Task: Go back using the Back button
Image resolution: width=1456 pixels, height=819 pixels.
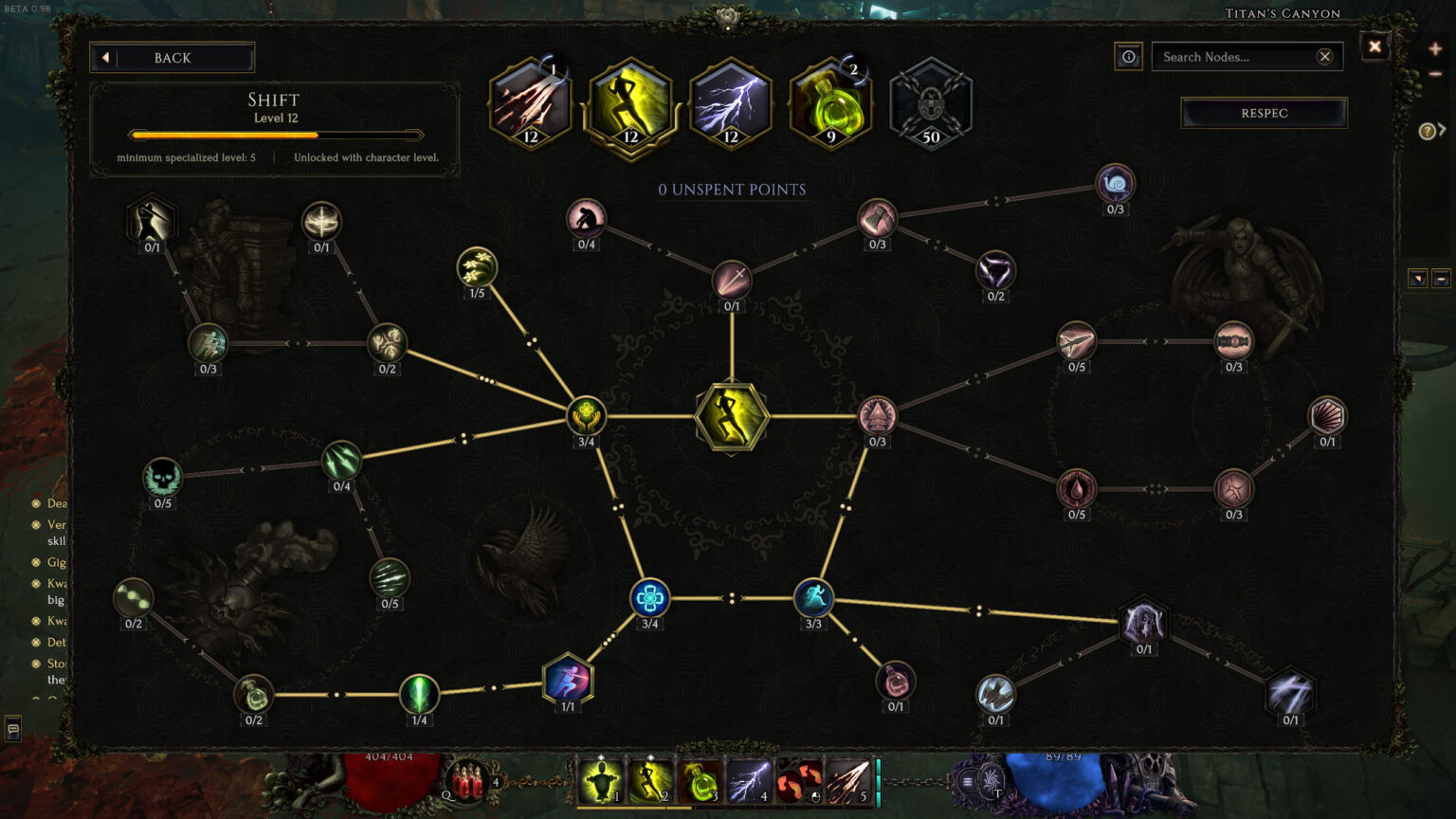Action: click(172, 58)
